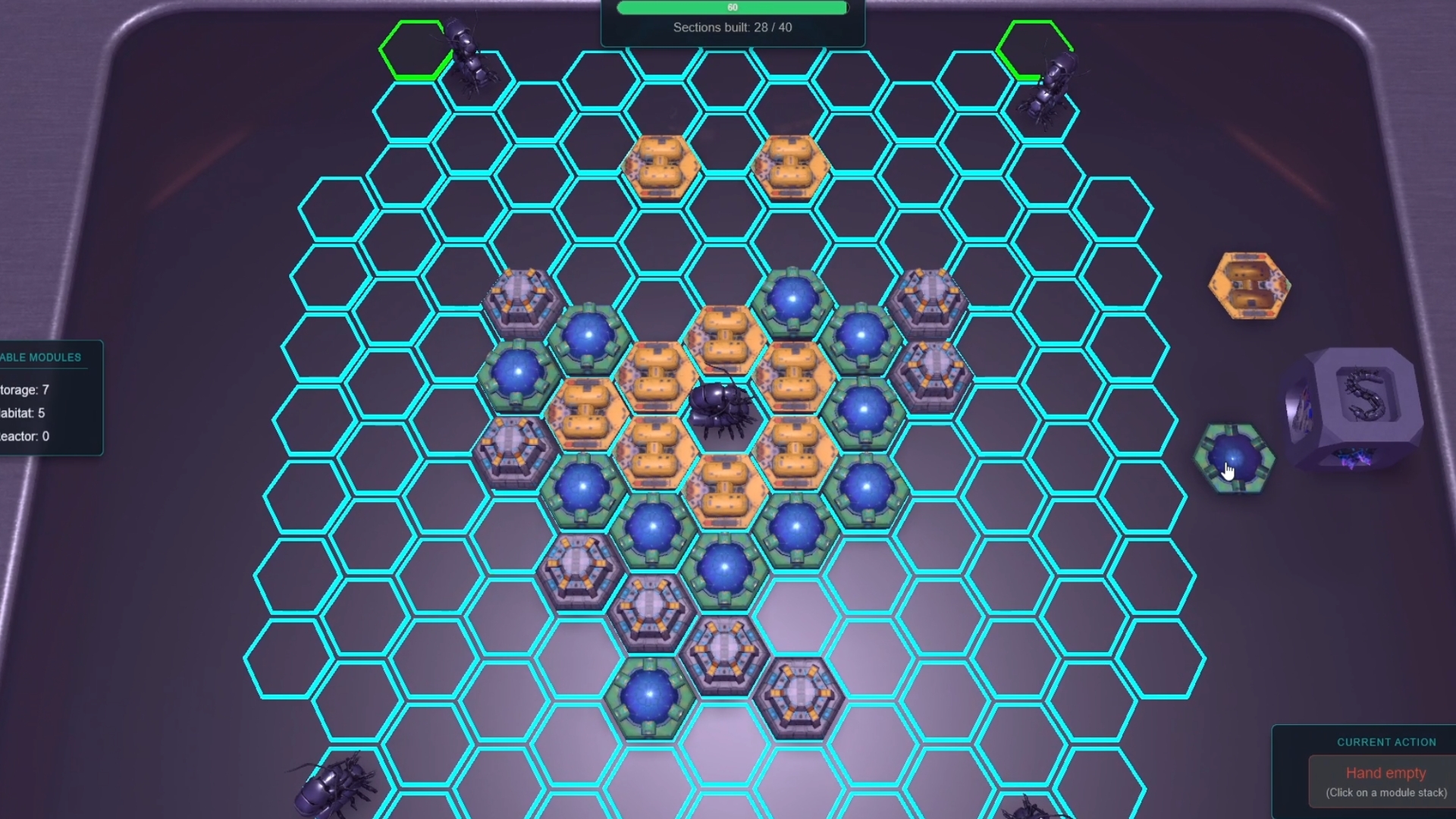The image size is (1456, 819).
Task: Pick up the orange storage module stack
Action: 1249,286
